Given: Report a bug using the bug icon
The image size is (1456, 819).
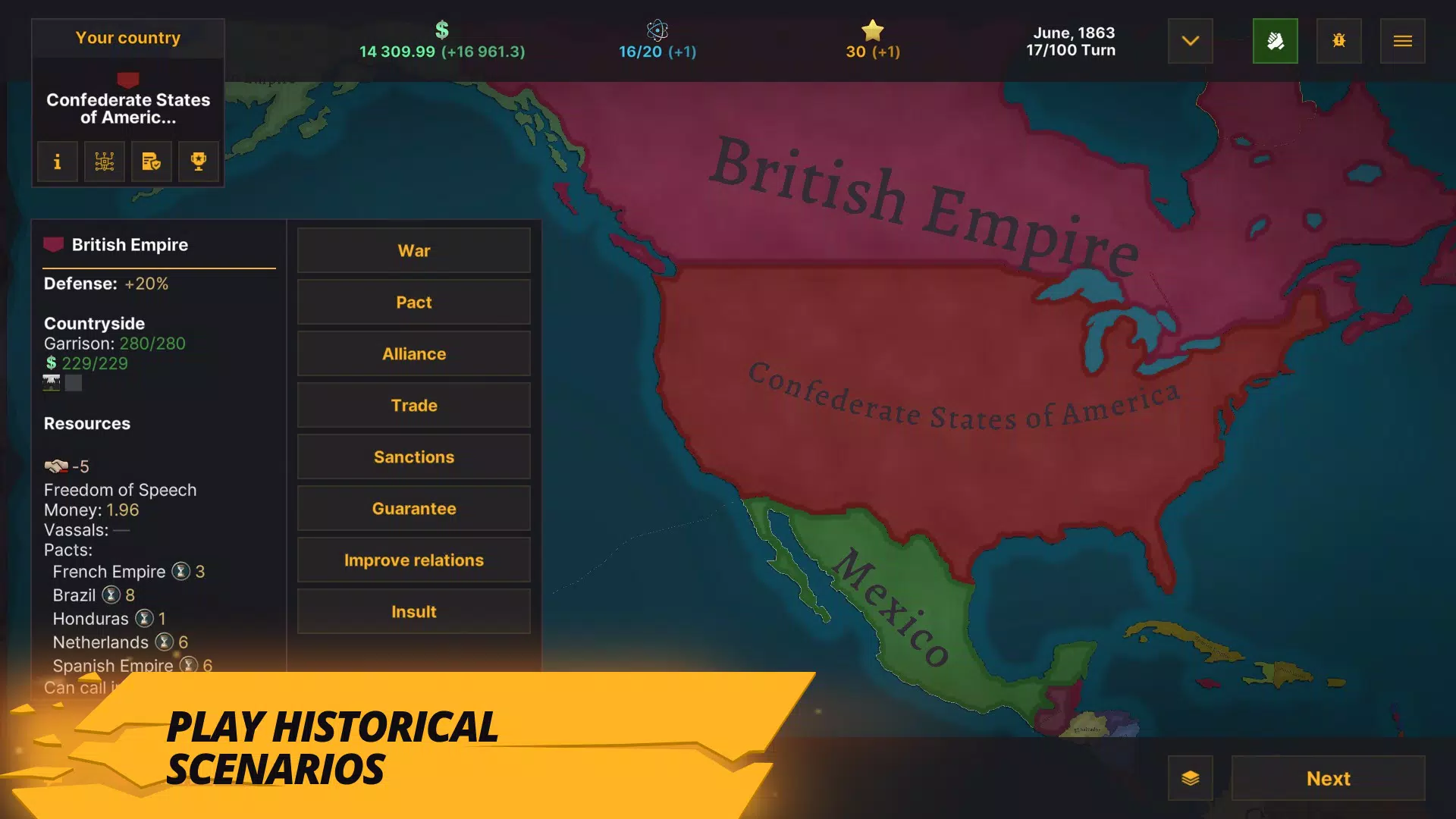Looking at the screenshot, I should point(1339,41).
